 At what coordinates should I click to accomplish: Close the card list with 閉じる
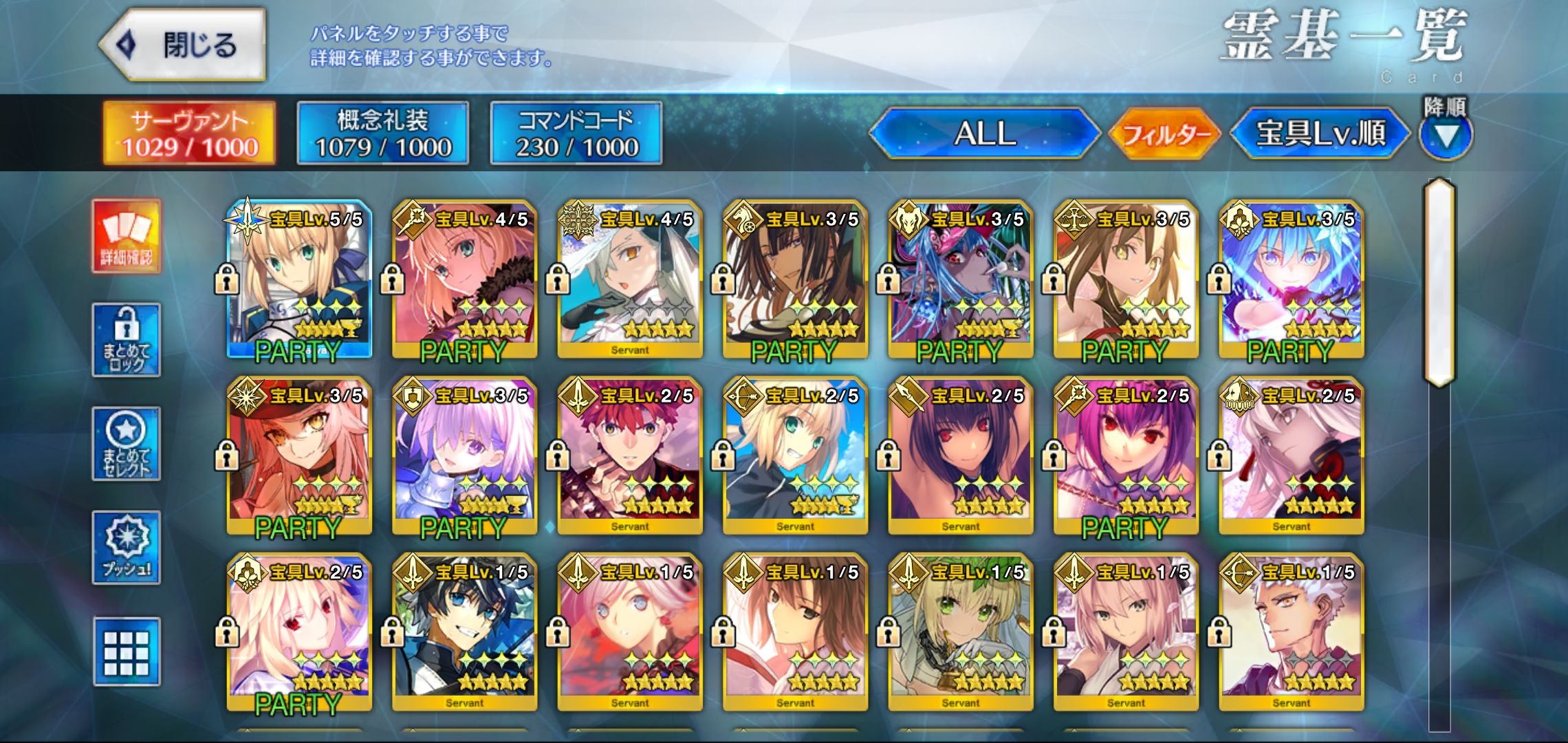tap(183, 45)
